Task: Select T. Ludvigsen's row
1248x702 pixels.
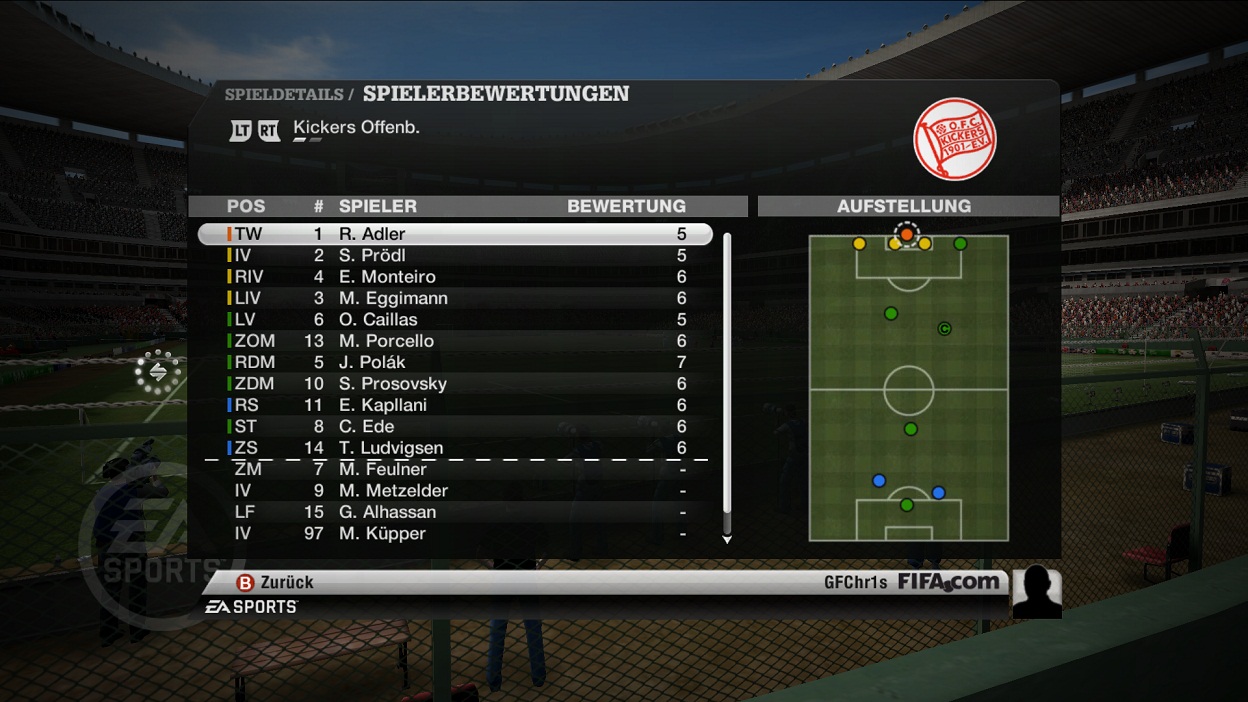Action: coord(455,448)
